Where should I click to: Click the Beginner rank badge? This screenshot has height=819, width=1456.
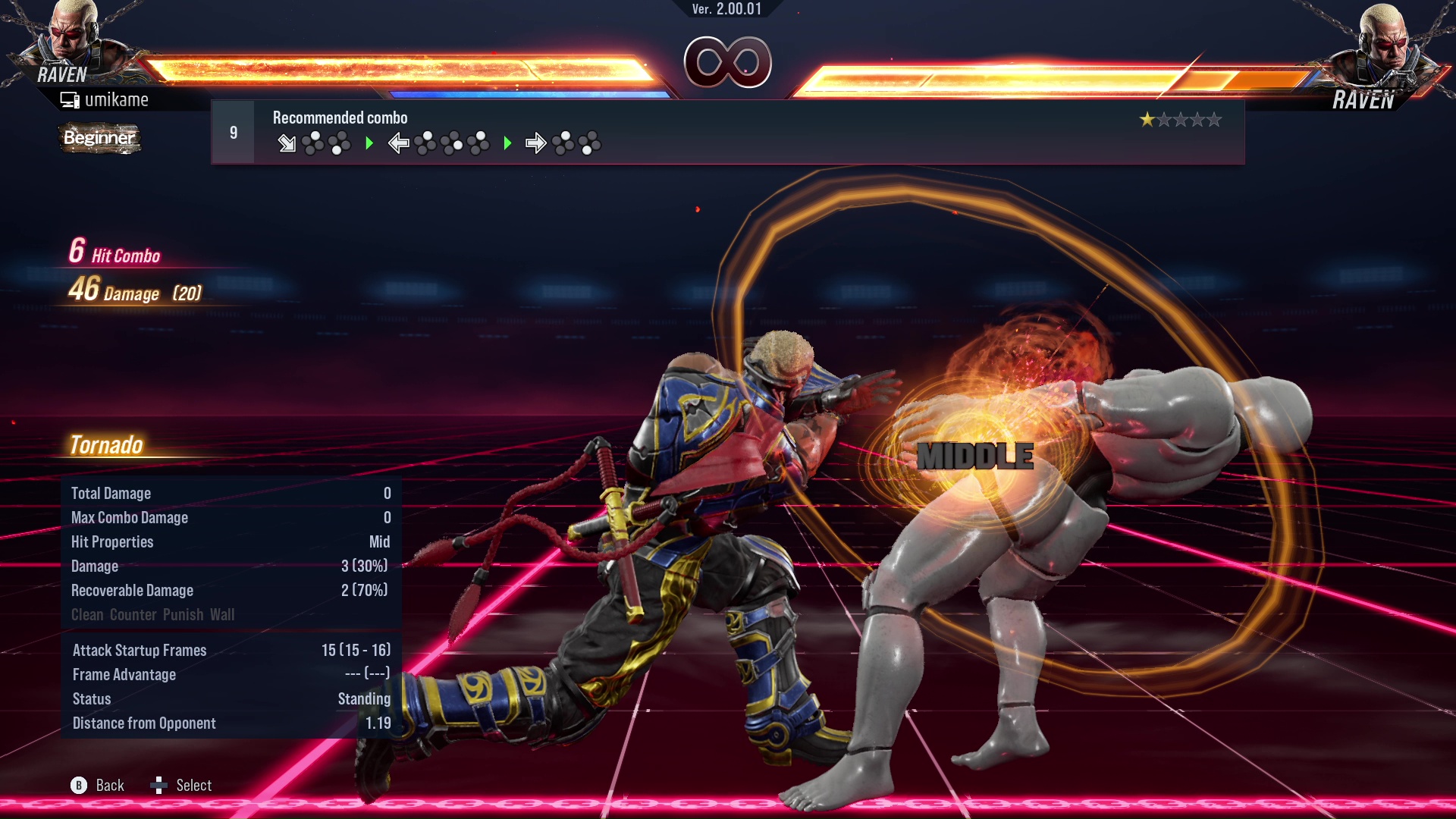click(x=99, y=138)
